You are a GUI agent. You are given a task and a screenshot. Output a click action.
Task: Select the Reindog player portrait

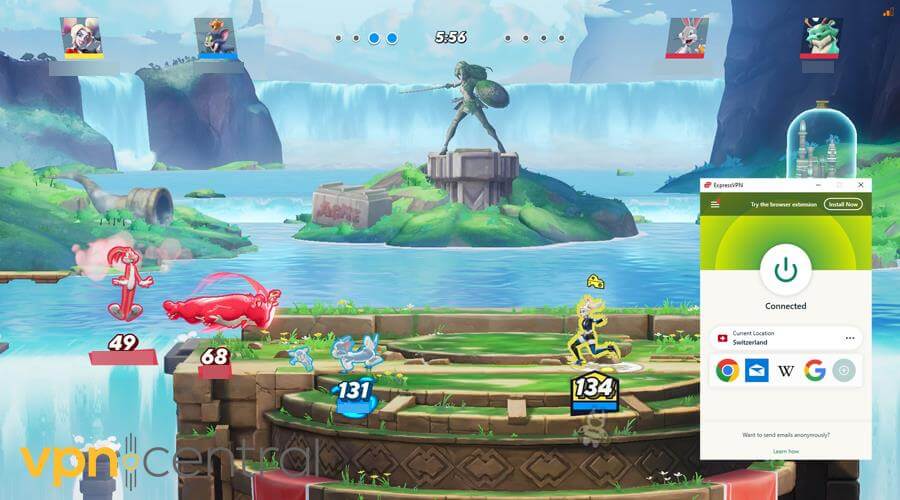[x=821, y=36]
